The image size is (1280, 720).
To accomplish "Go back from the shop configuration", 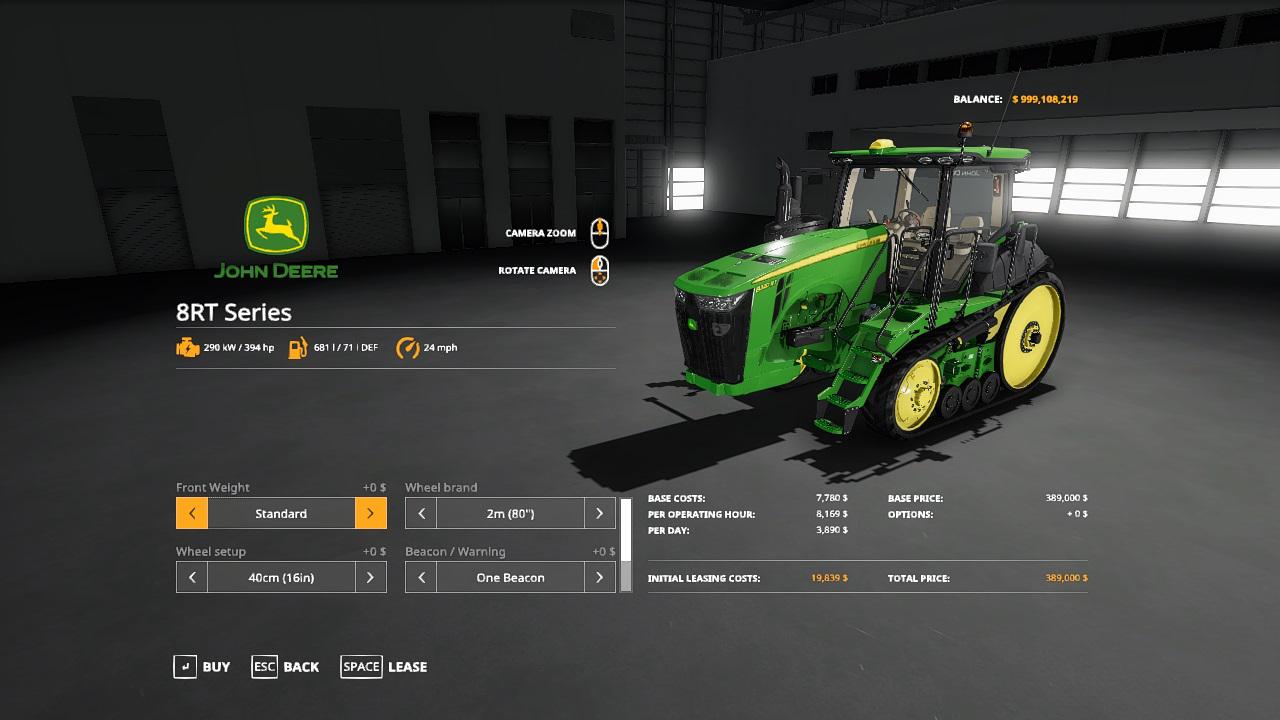I will point(286,667).
